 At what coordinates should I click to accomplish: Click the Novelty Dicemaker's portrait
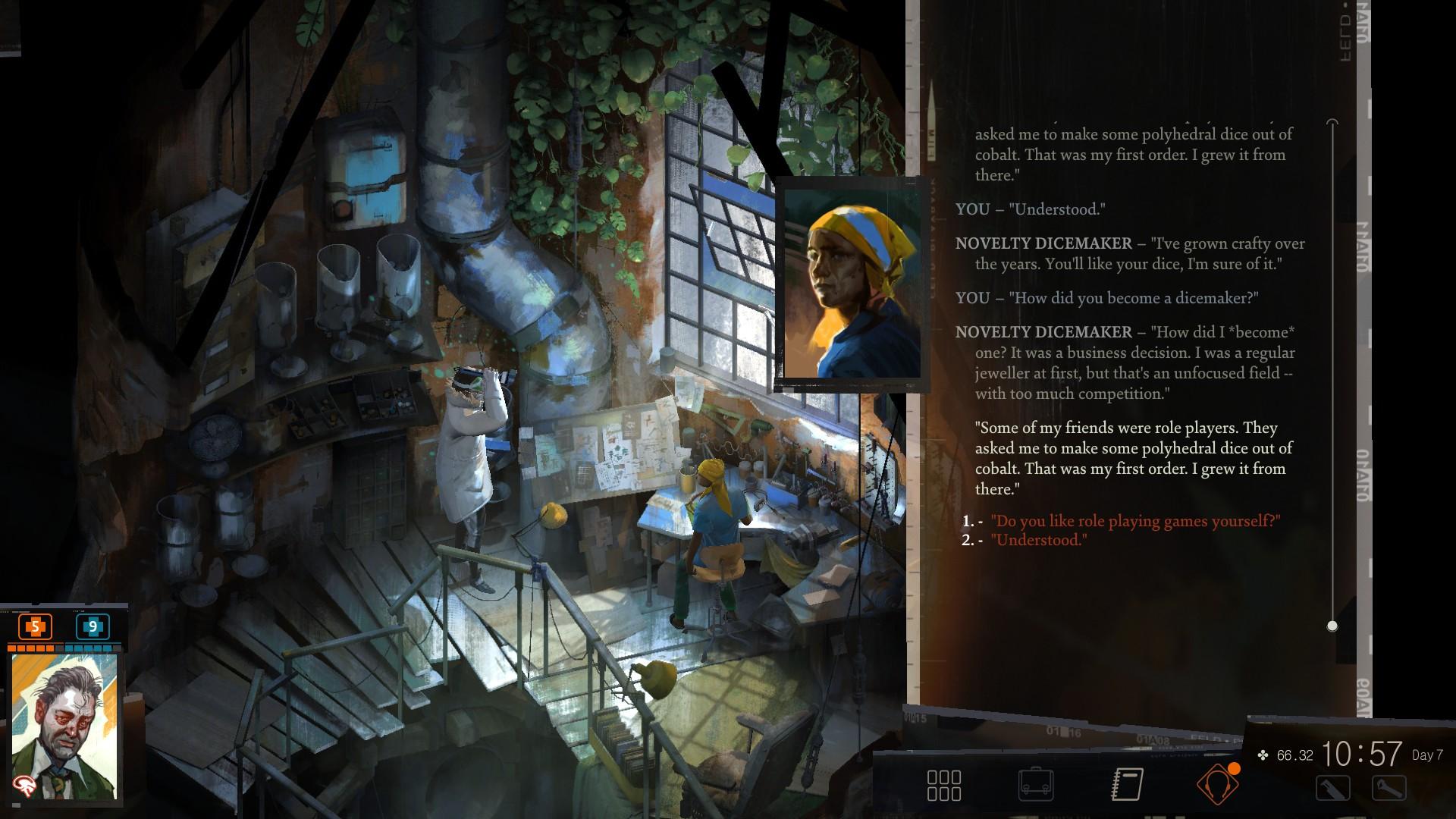click(852, 284)
